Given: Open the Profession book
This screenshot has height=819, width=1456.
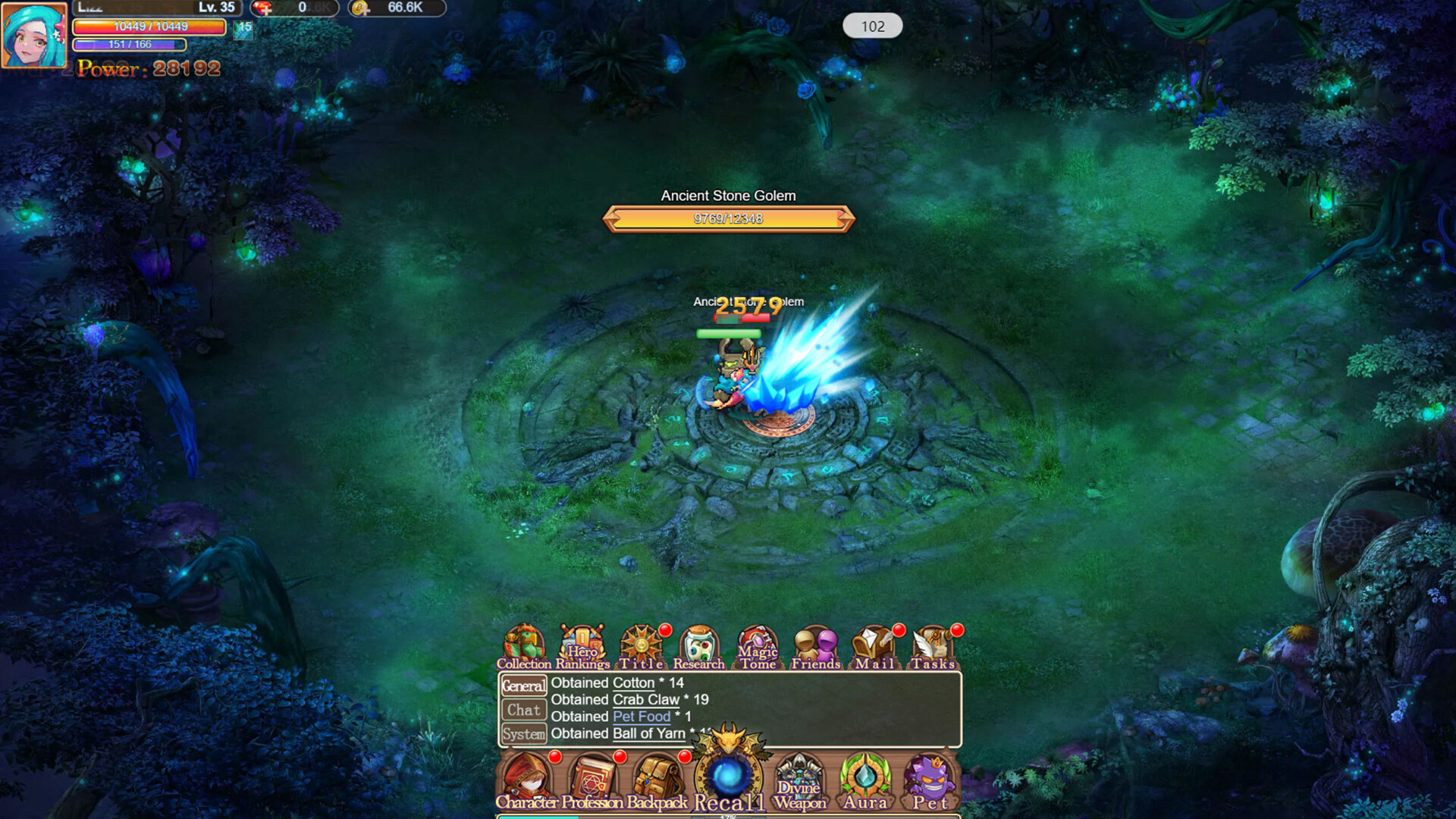Looking at the screenshot, I should pos(591,777).
